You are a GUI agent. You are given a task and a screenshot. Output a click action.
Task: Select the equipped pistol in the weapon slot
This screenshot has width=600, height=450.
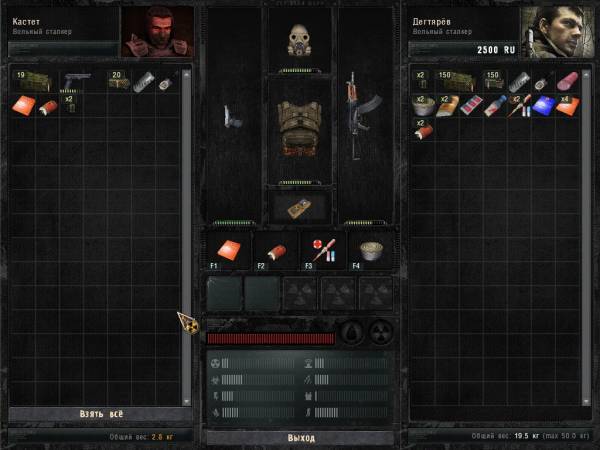pyautogui.click(x=232, y=117)
